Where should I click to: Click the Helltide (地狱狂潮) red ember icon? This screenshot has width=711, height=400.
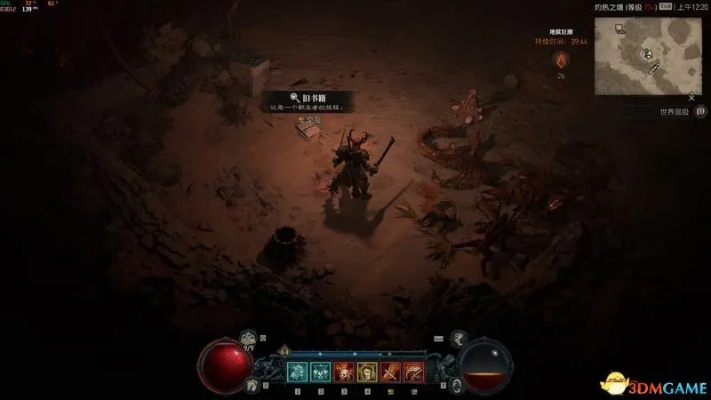[561, 60]
